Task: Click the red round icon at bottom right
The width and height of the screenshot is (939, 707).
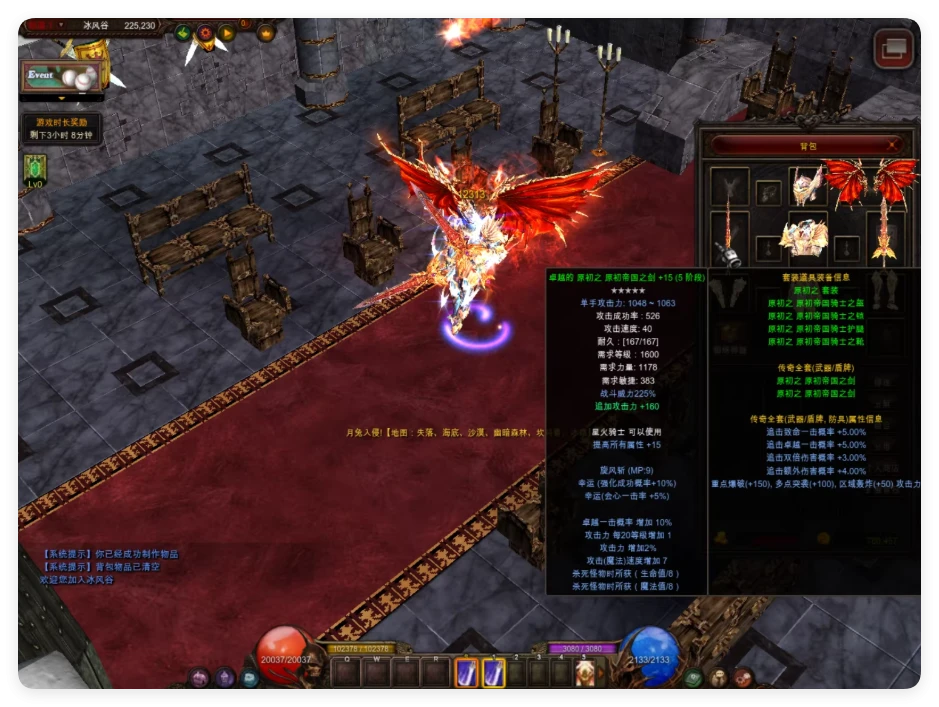Action: click(x=743, y=678)
